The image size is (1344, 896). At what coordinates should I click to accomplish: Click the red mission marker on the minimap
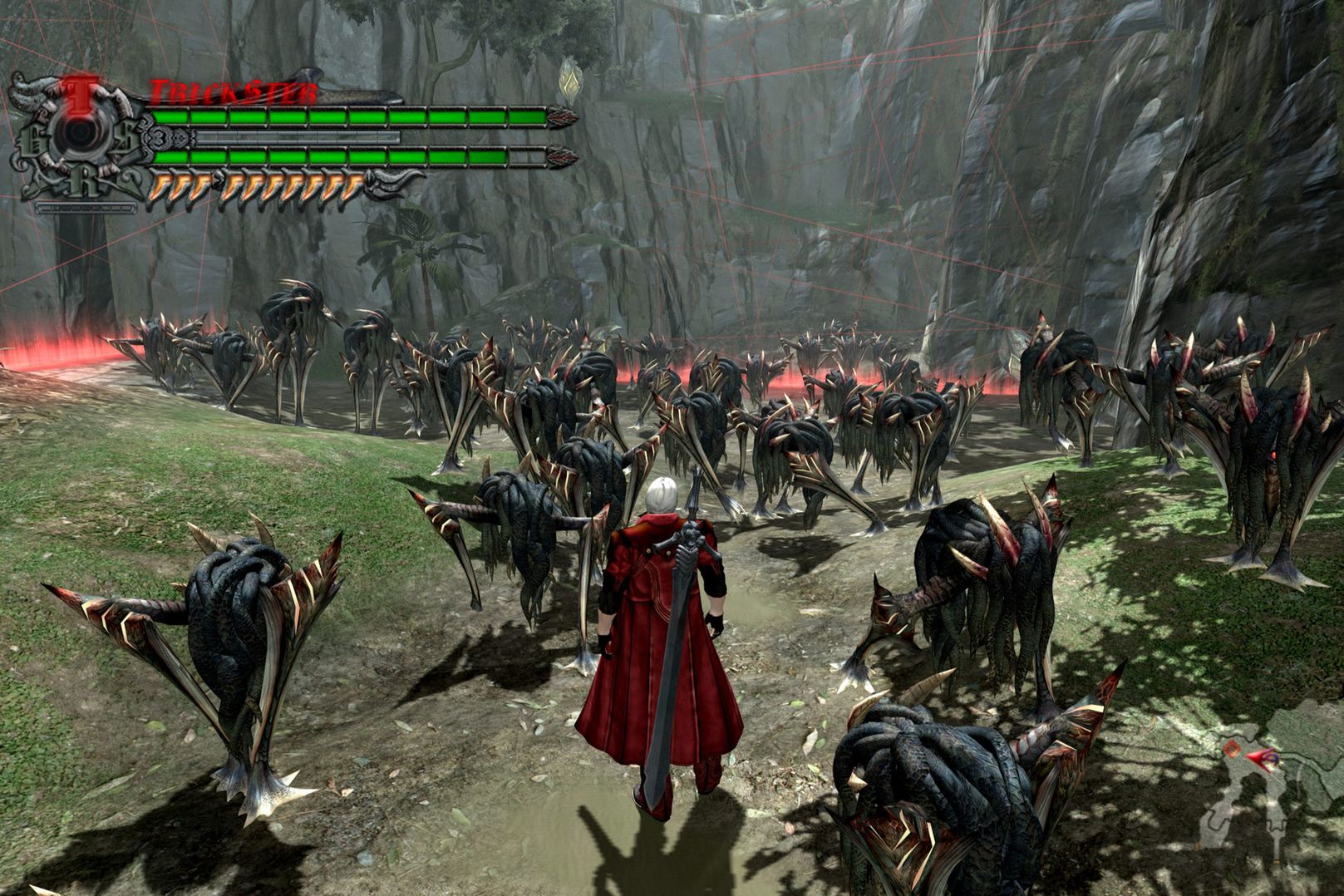point(1230,748)
